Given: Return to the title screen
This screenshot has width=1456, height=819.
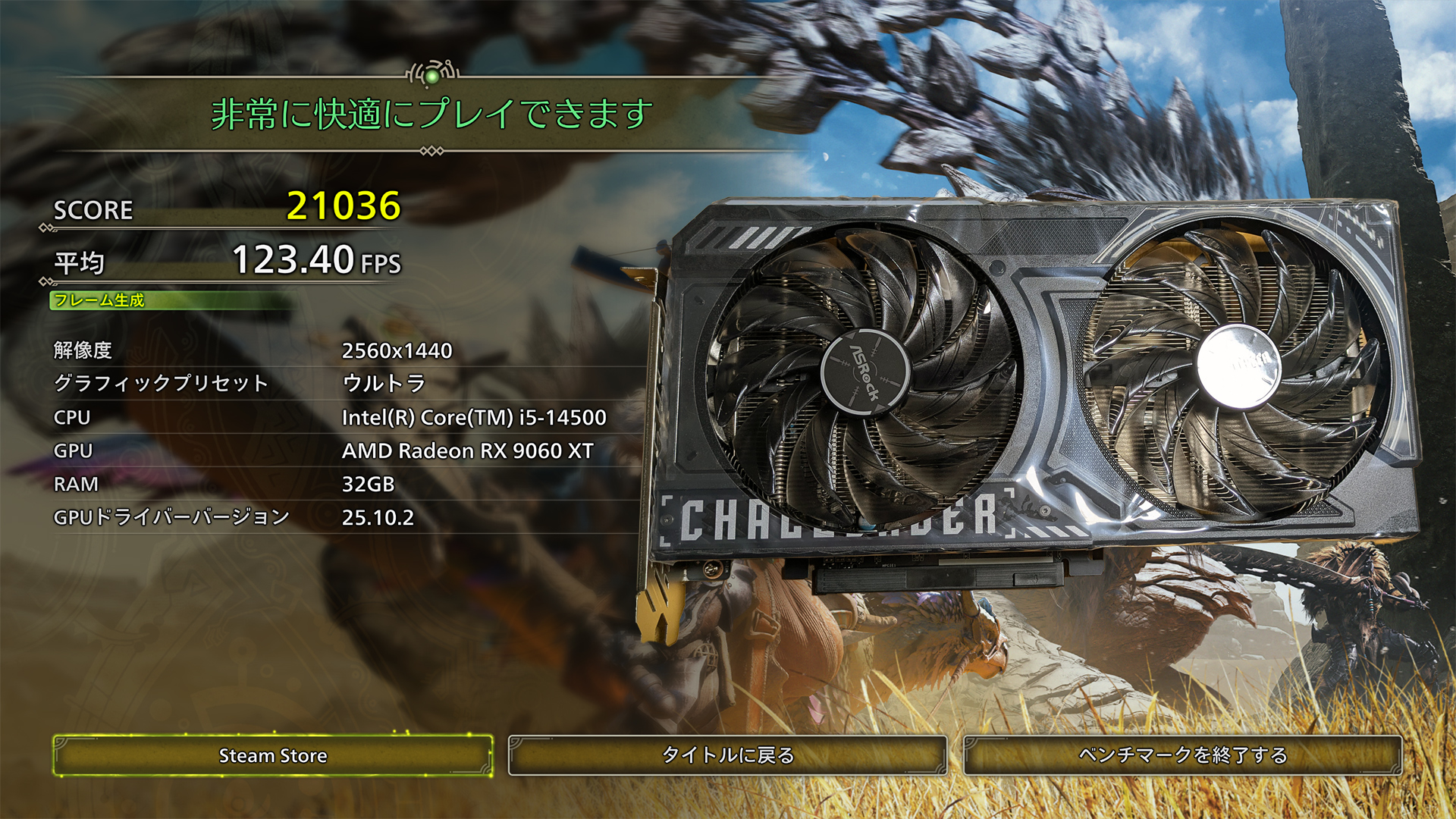Looking at the screenshot, I should (x=726, y=755).
